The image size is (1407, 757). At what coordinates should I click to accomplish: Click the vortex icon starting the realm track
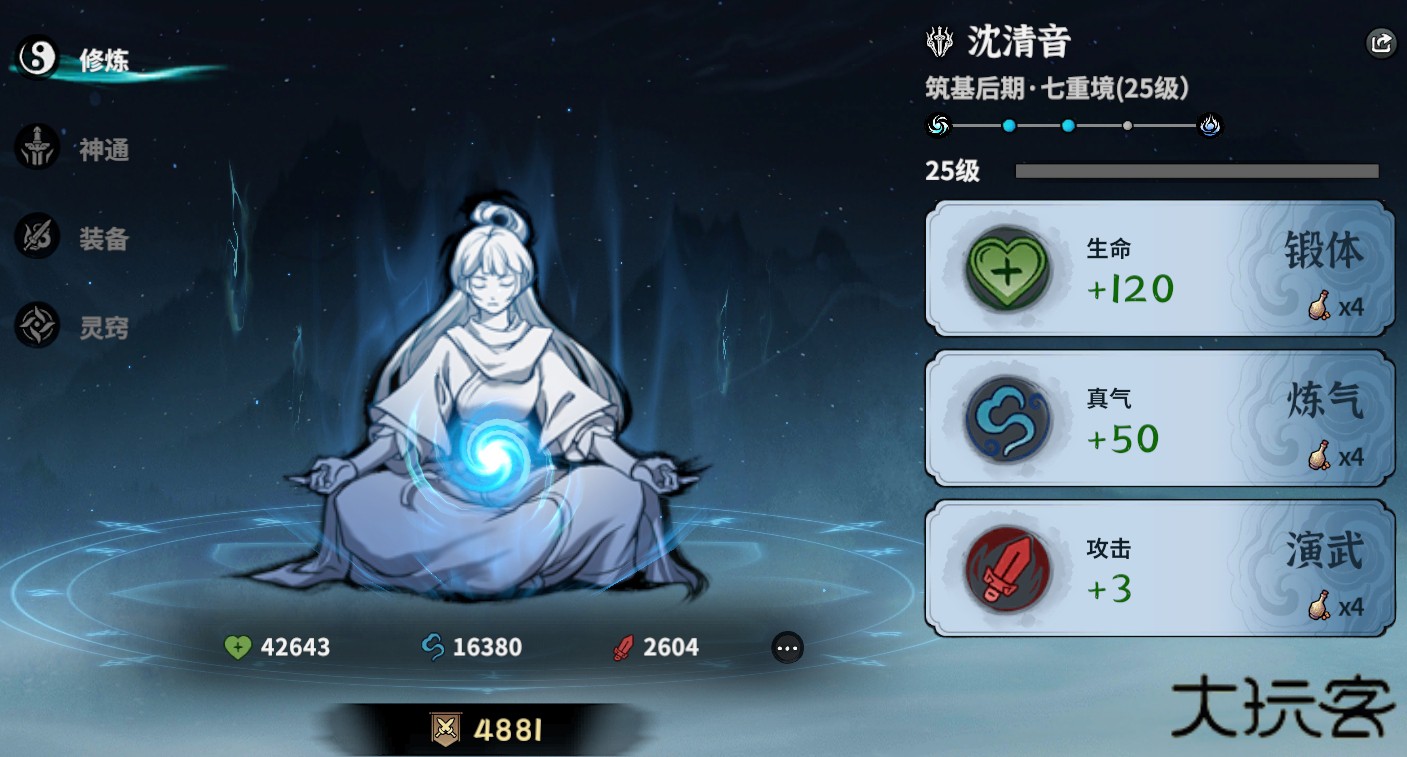click(x=937, y=125)
